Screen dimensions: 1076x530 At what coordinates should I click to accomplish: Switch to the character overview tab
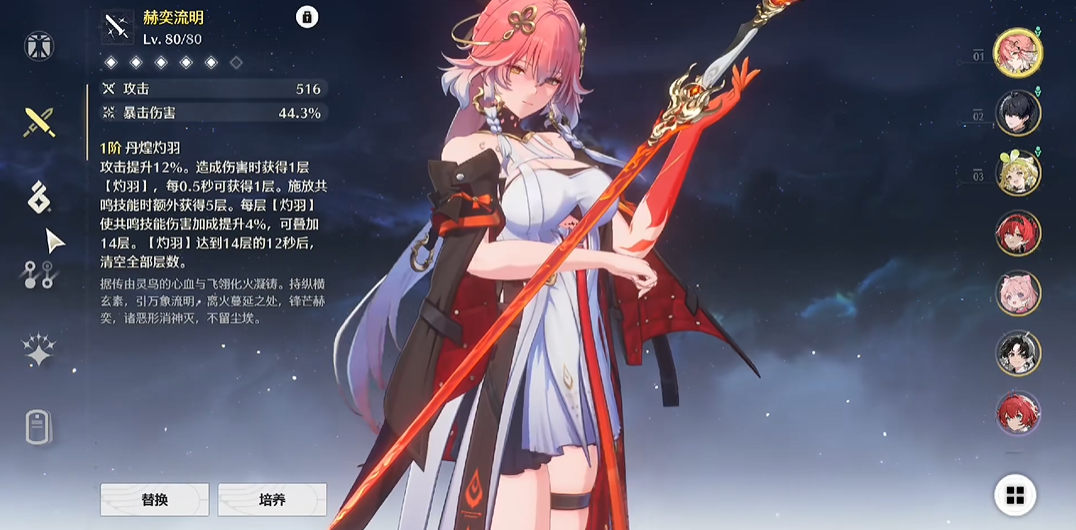click(x=39, y=46)
